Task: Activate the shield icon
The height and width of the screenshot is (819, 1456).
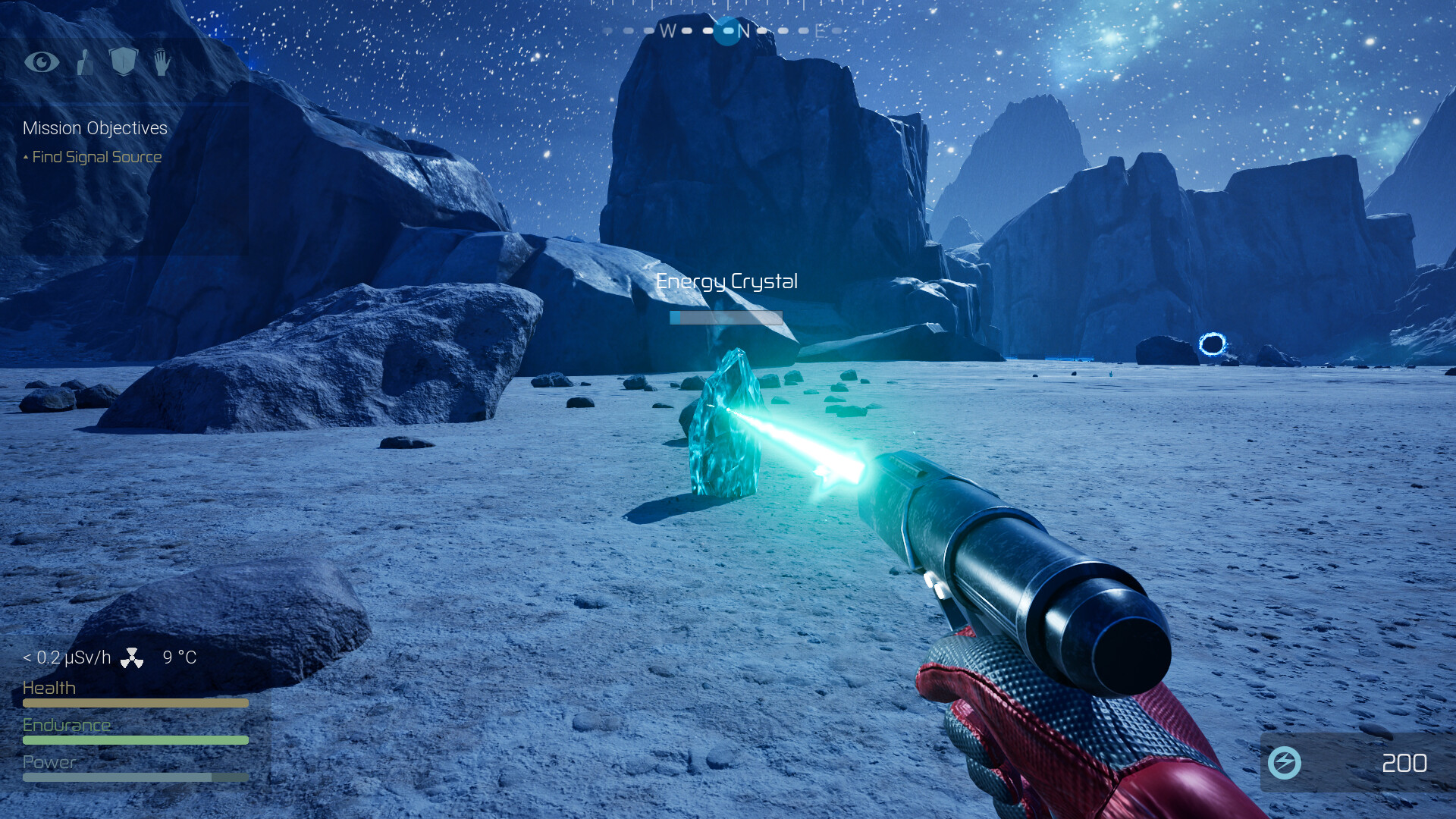Action: (x=124, y=61)
